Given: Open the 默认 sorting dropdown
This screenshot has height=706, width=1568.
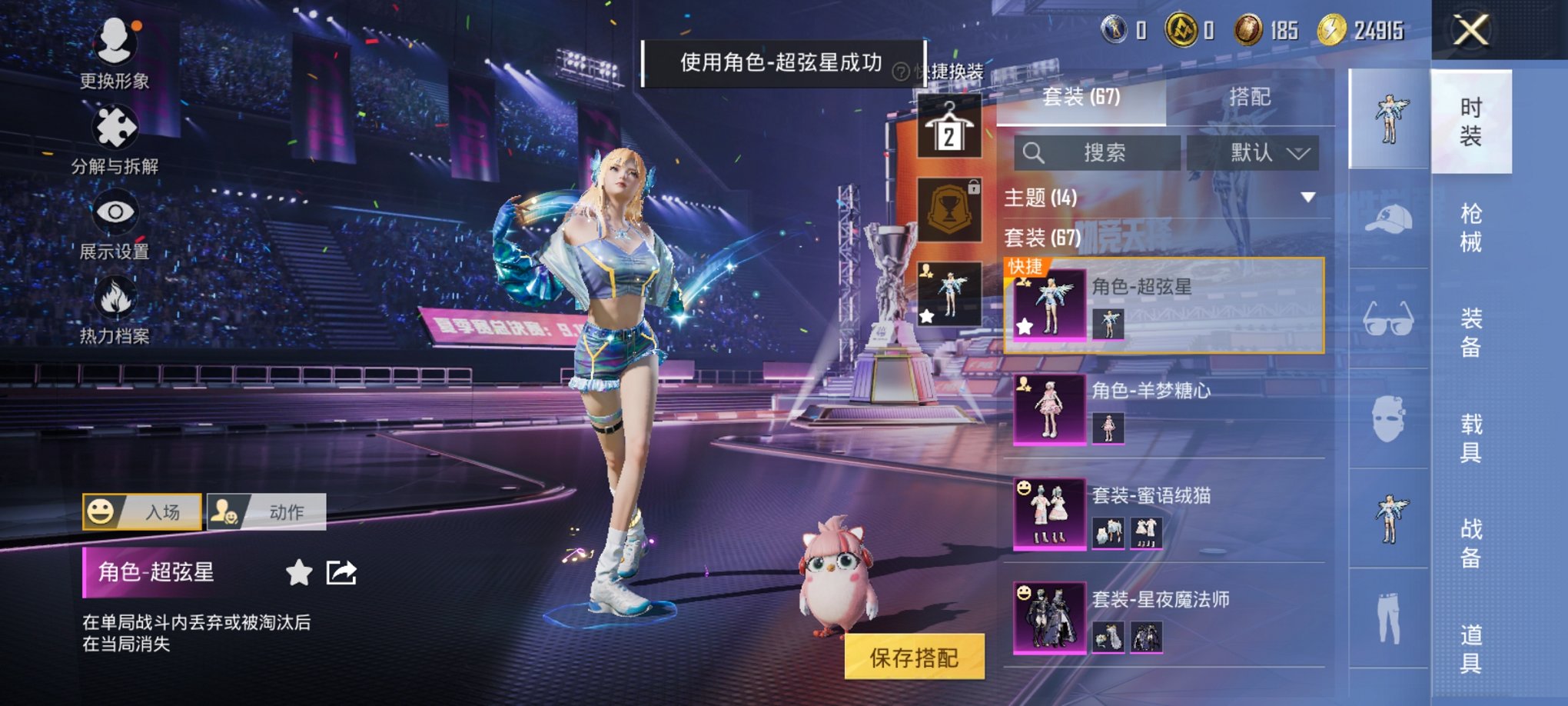Looking at the screenshot, I should click(1252, 152).
